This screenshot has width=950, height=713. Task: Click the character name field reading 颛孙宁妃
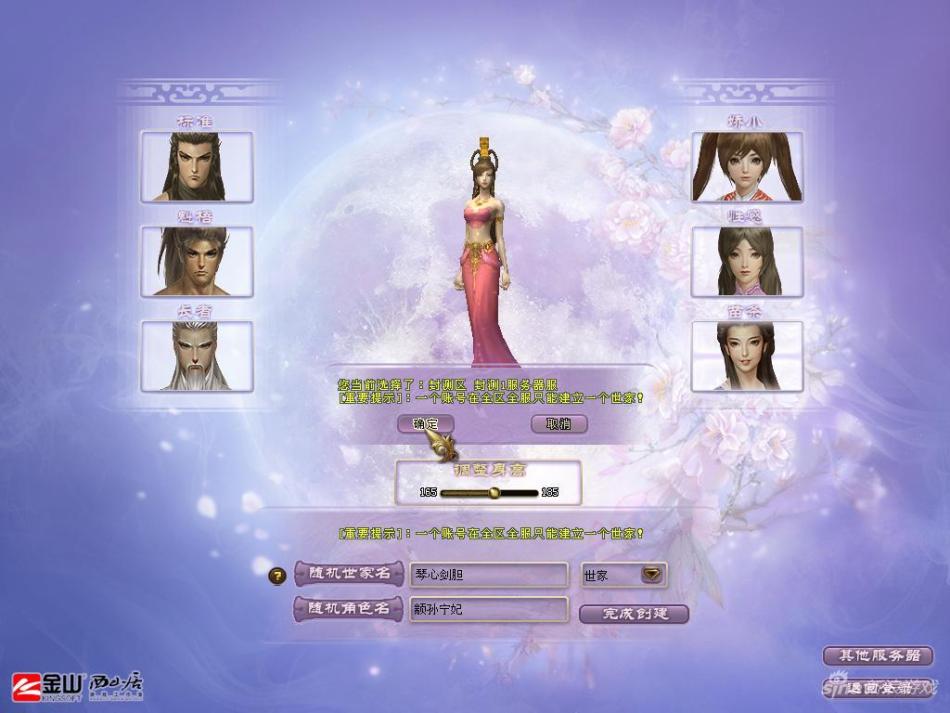489,609
